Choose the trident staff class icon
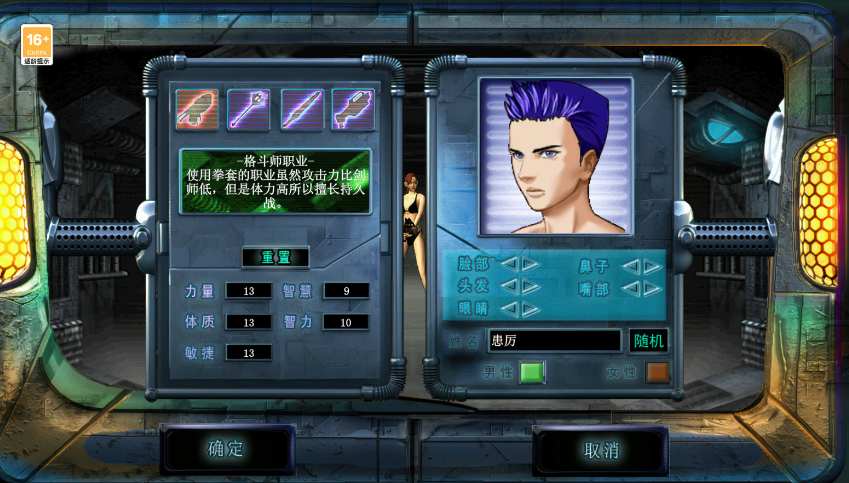Screen dimensions: 849x483 [x=248, y=110]
